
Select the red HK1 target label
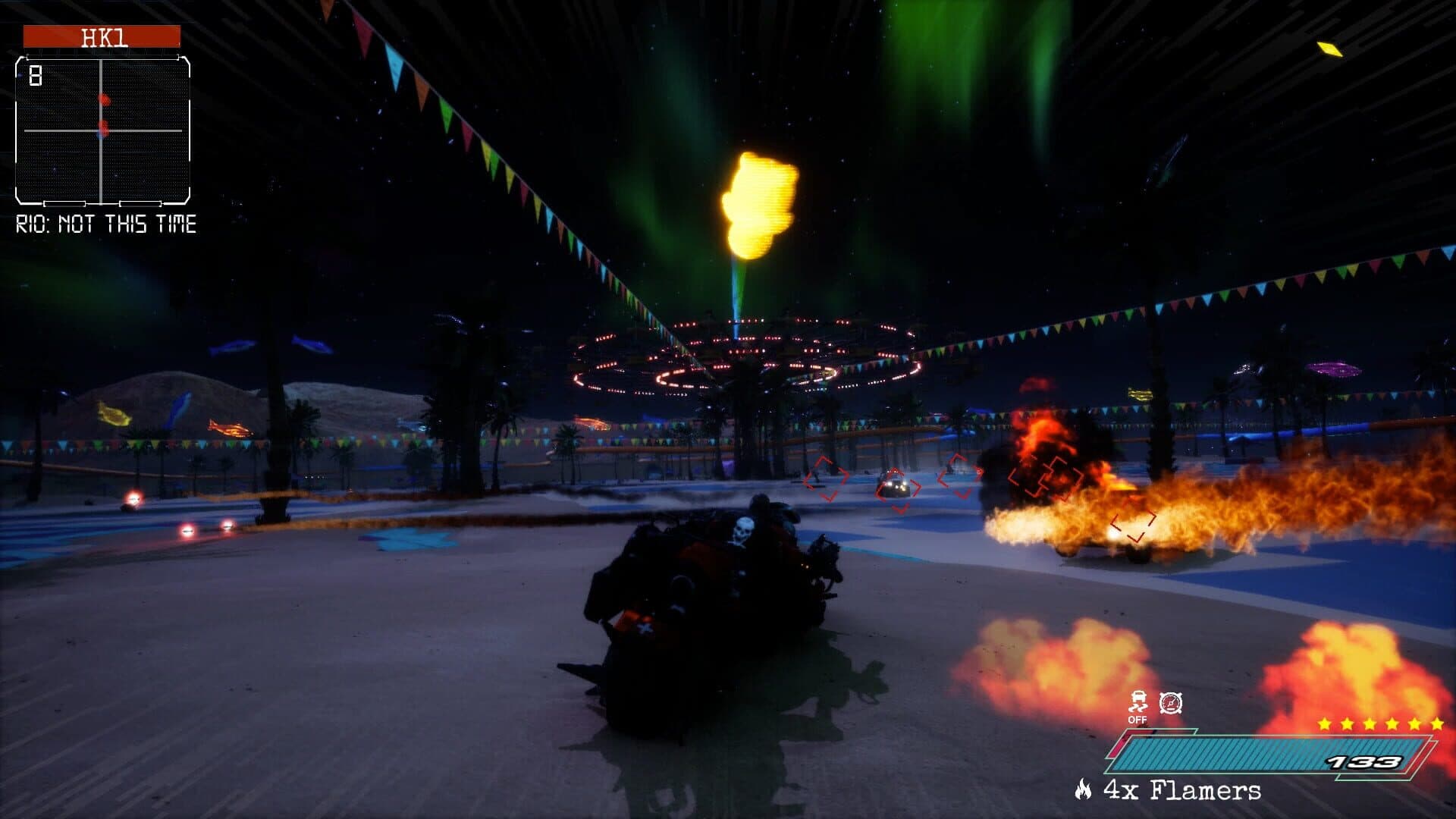click(102, 36)
